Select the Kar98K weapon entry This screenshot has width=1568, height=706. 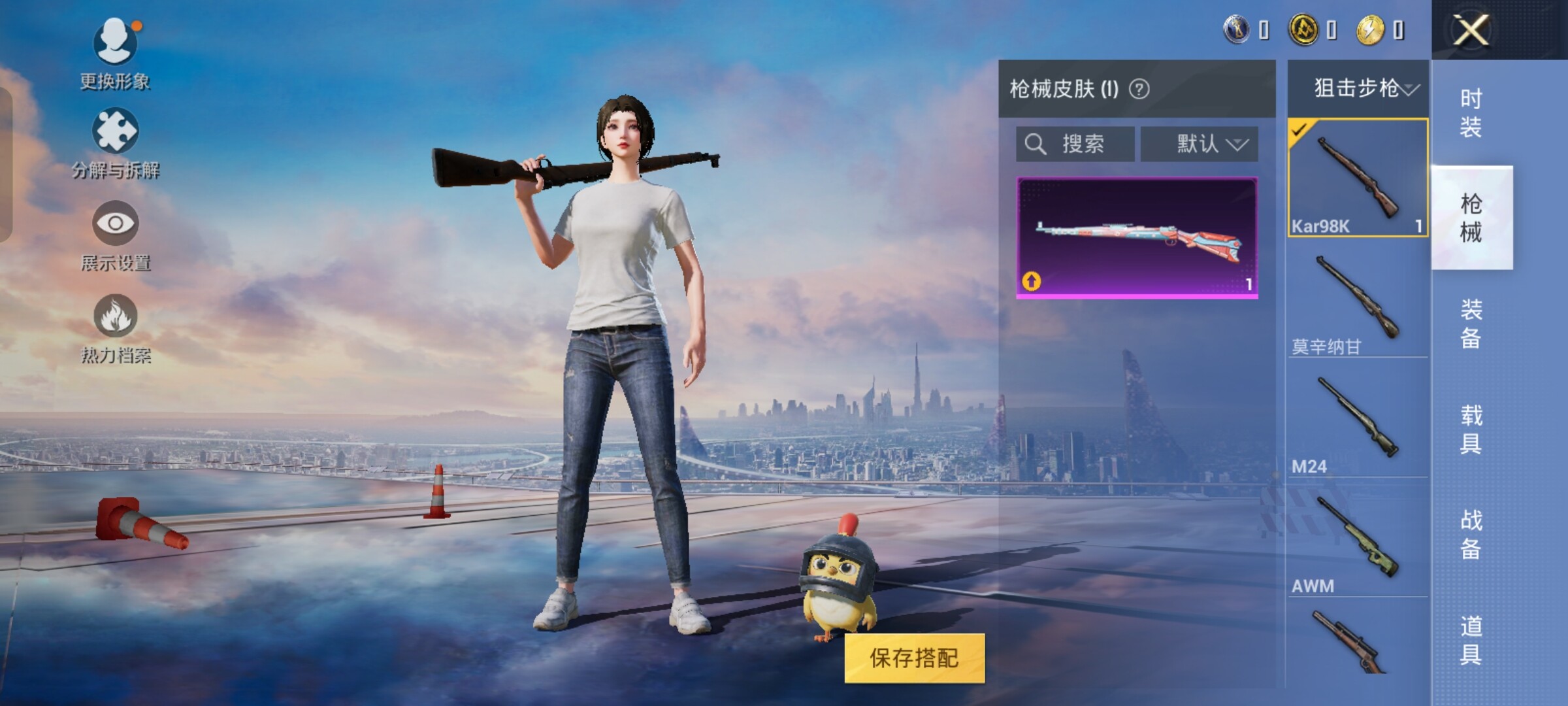coord(1358,178)
